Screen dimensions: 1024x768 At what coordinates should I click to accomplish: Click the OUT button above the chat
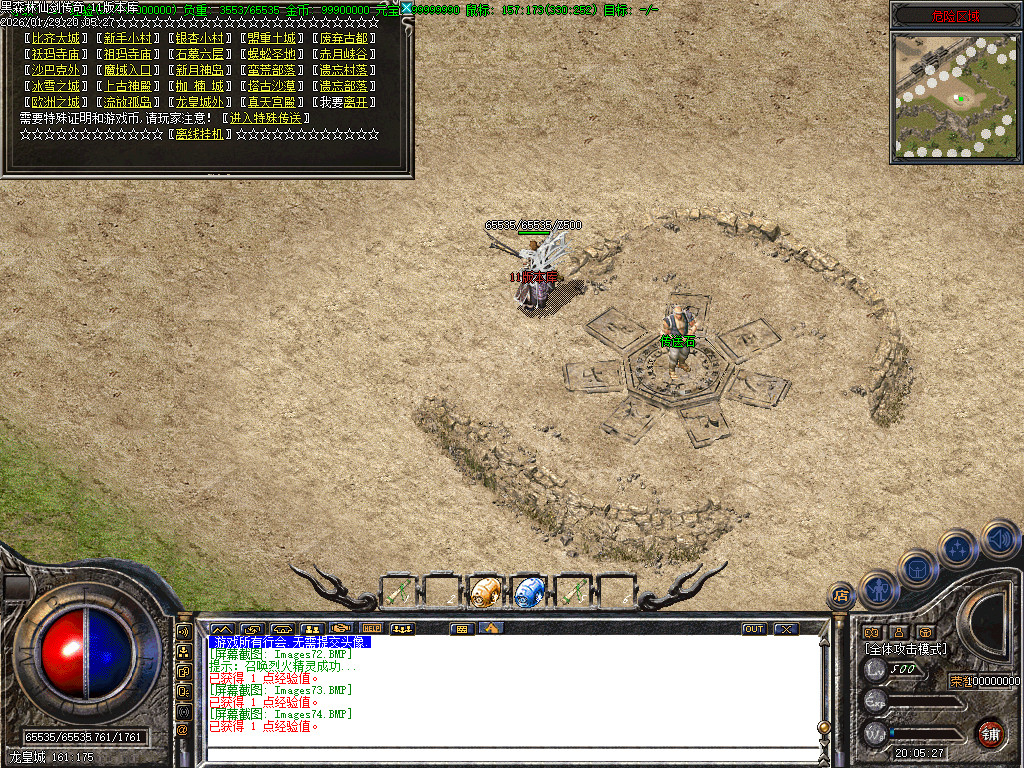tap(754, 629)
